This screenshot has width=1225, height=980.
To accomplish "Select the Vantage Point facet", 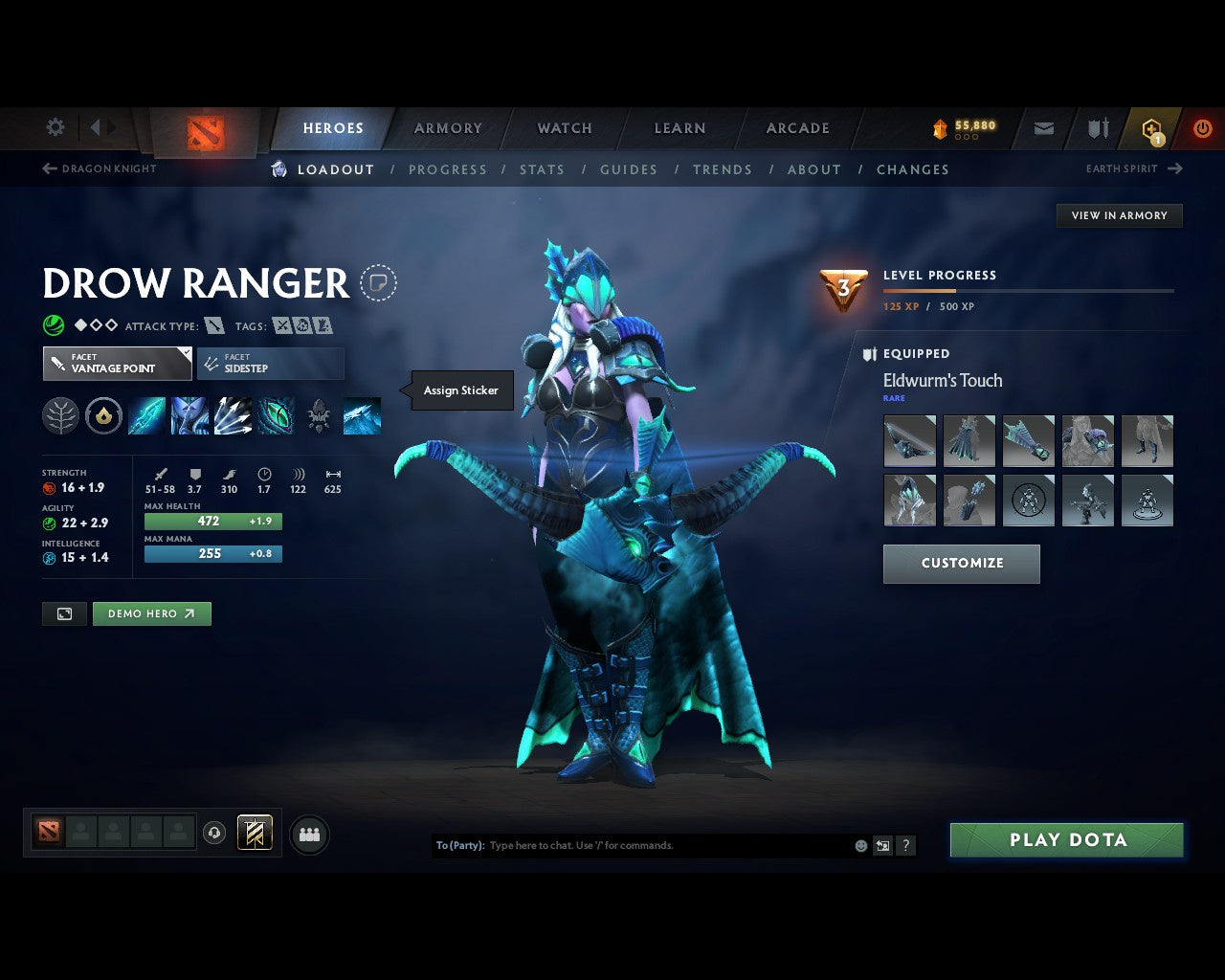I will point(116,364).
